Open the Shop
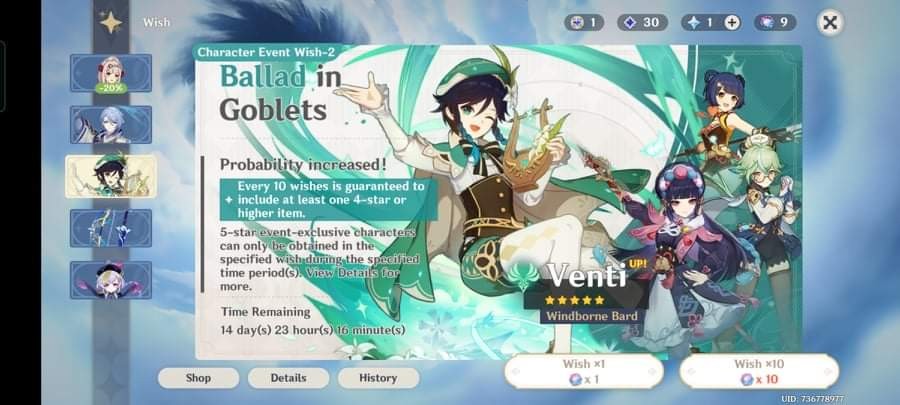The width and height of the screenshot is (900, 405). 198,378
